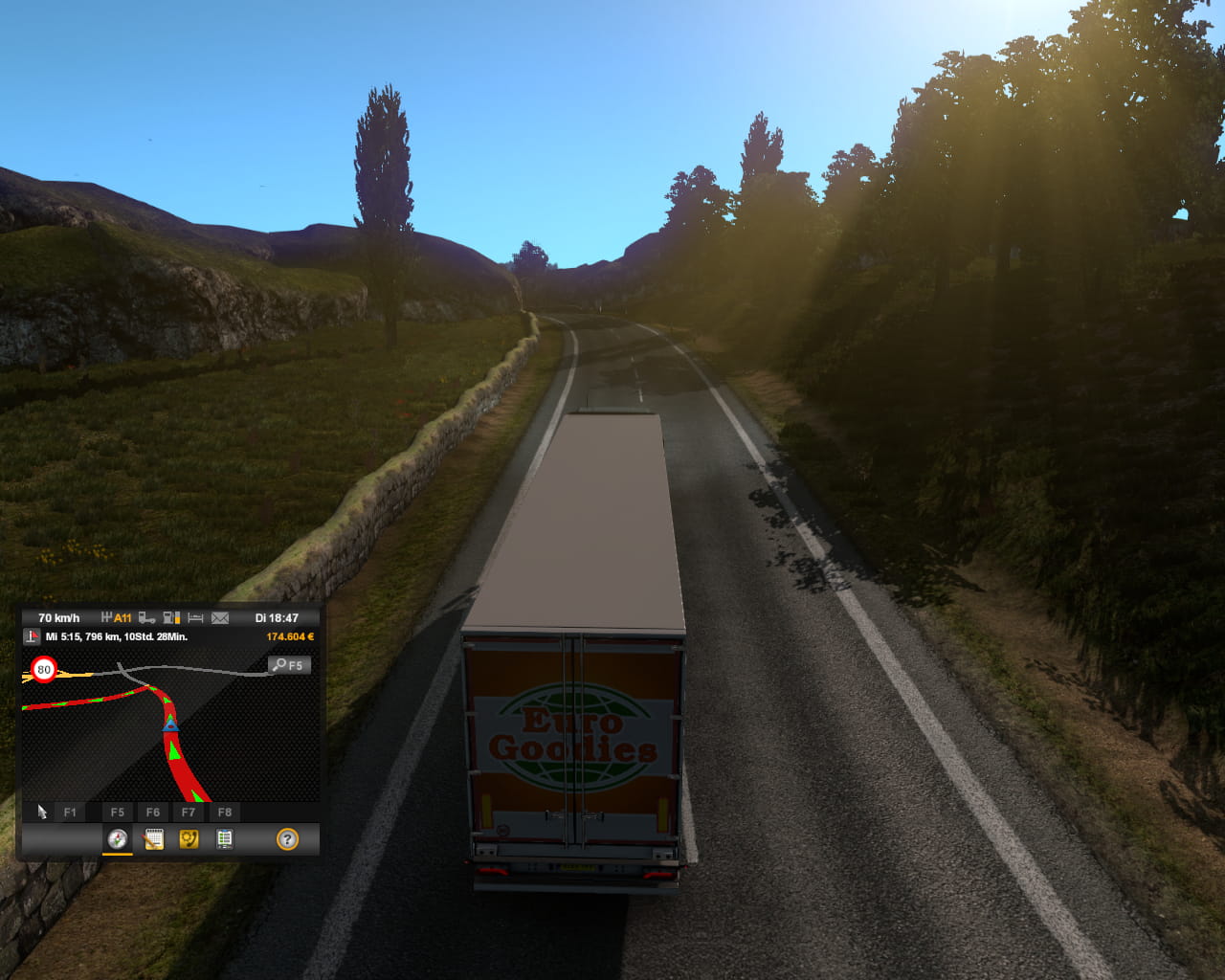Show the yellow truck diagnostics tab
The image size is (1225, 980).
[x=189, y=839]
